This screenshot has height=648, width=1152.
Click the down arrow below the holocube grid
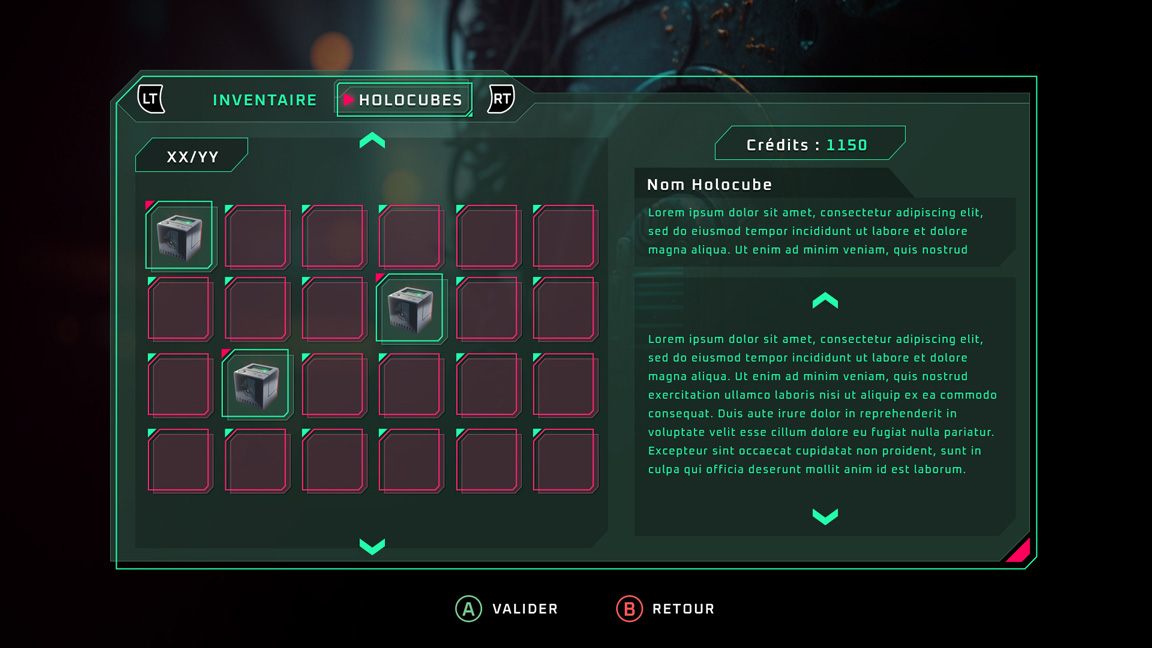click(x=372, y=546)
